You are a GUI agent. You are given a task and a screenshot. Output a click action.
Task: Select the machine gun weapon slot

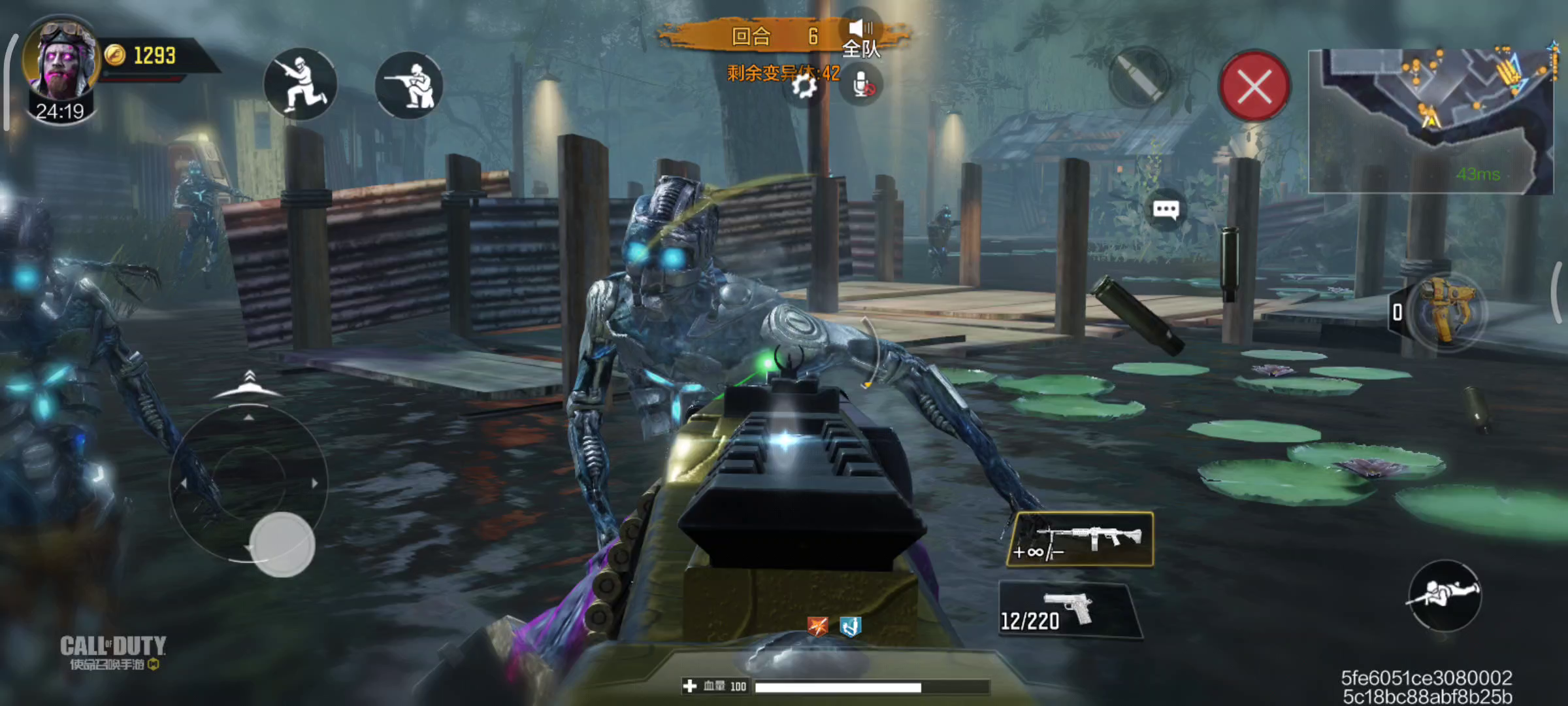(1081, 539)
